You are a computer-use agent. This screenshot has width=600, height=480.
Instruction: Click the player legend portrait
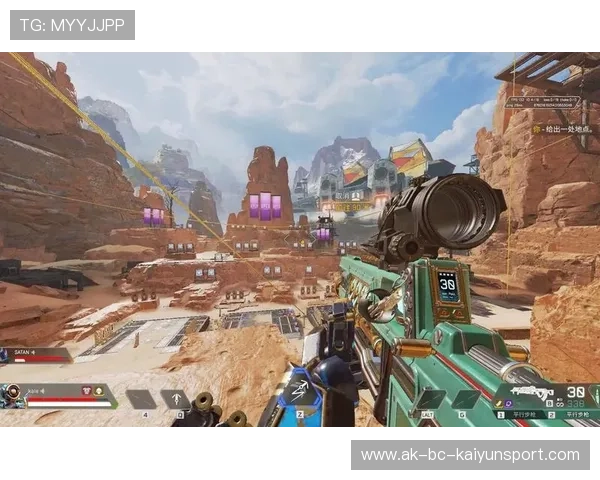pyautogui.click(x=13, y=395)
